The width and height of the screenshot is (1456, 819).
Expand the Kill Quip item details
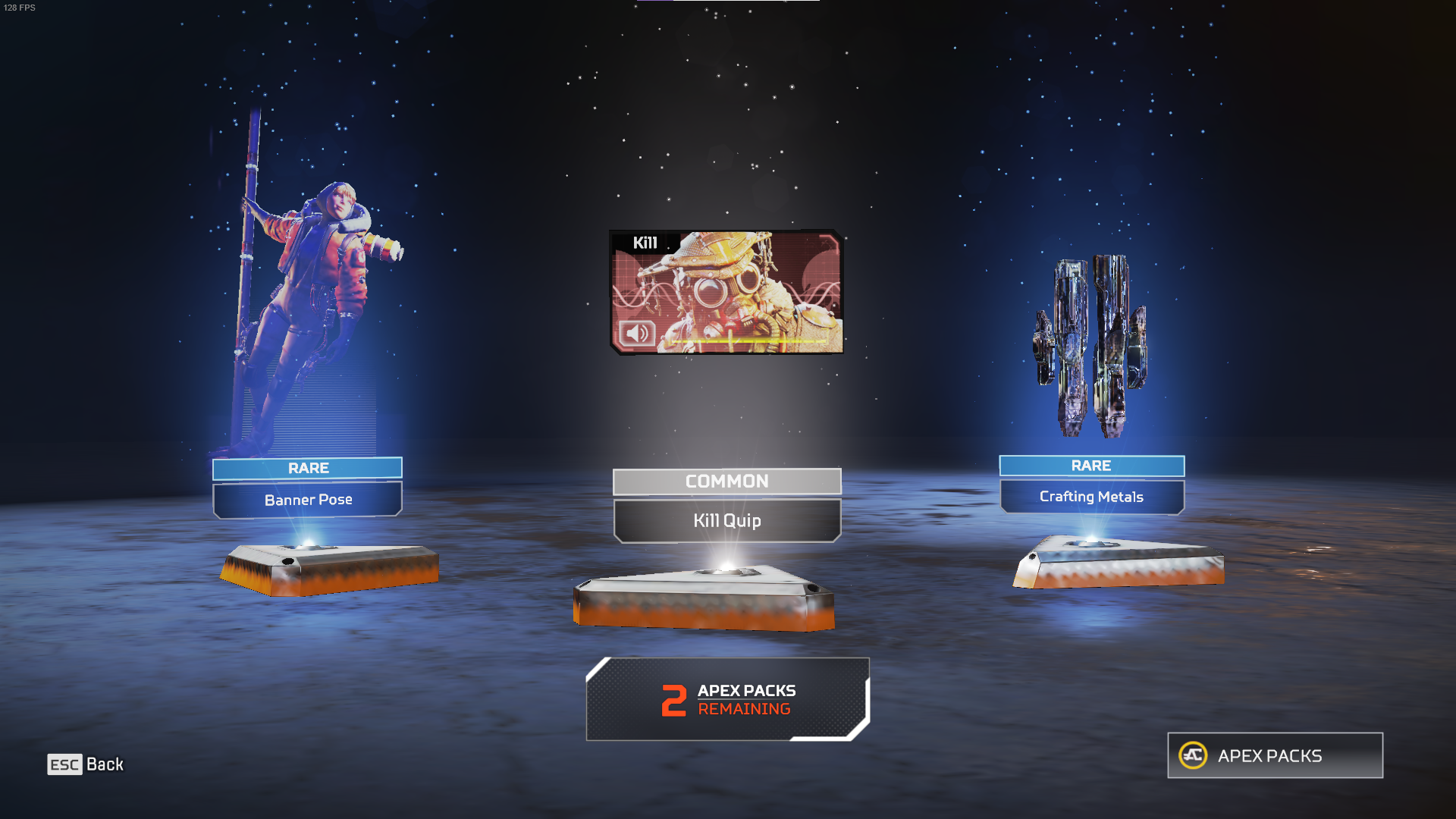727,521
